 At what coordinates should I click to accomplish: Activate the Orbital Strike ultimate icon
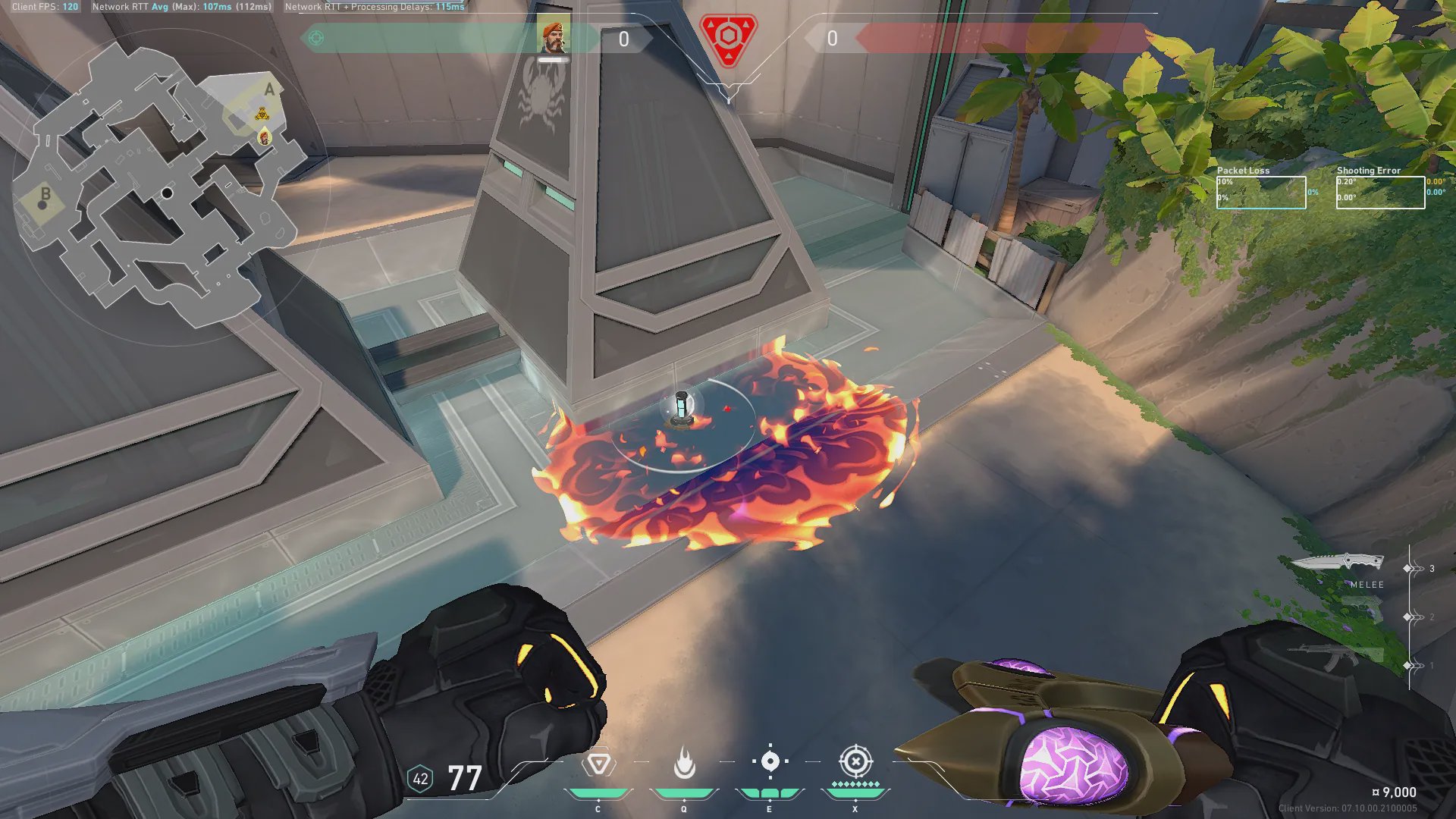pos(855,761)
